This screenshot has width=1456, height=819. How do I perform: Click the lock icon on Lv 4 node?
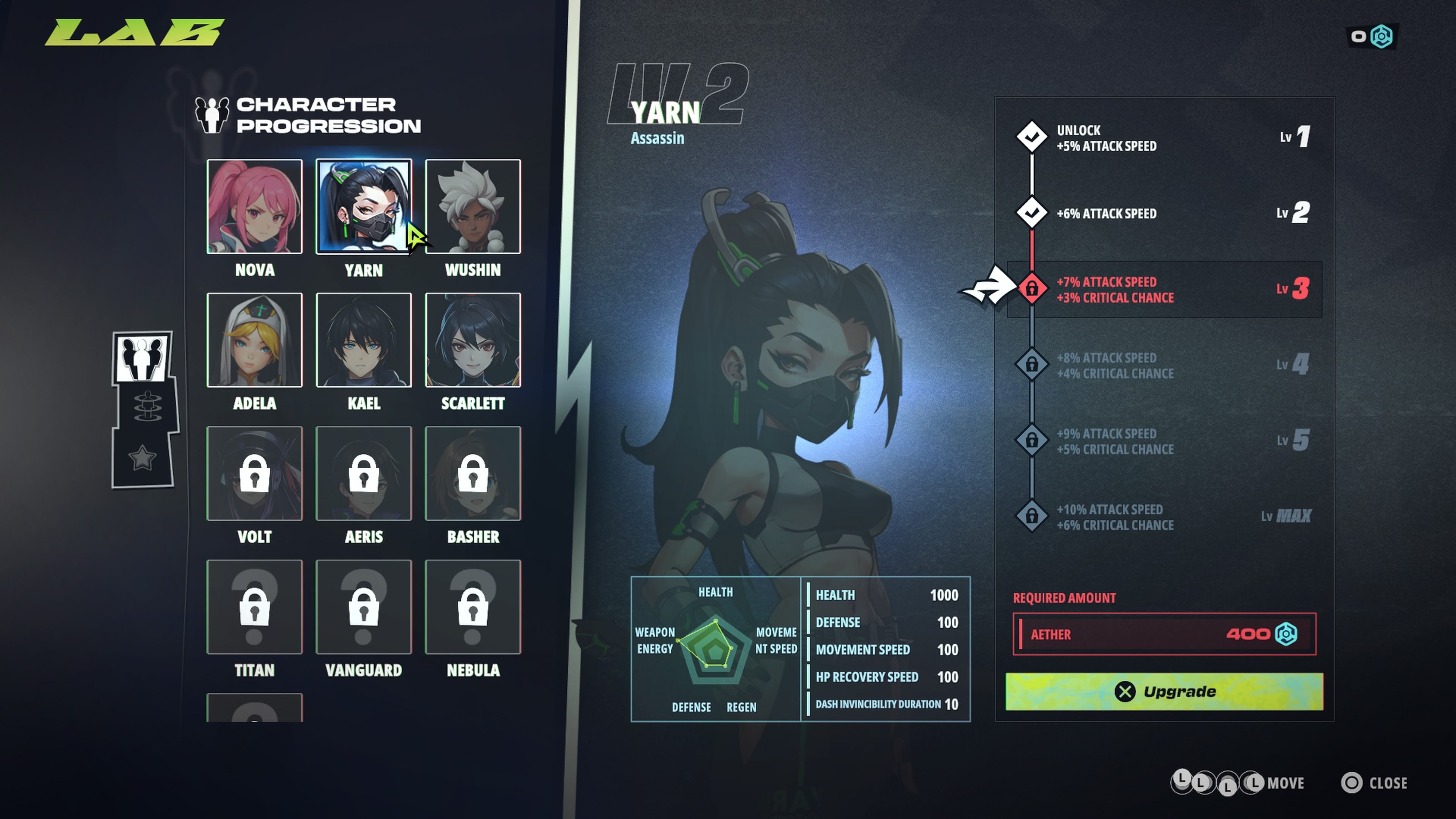[1032, 365]
